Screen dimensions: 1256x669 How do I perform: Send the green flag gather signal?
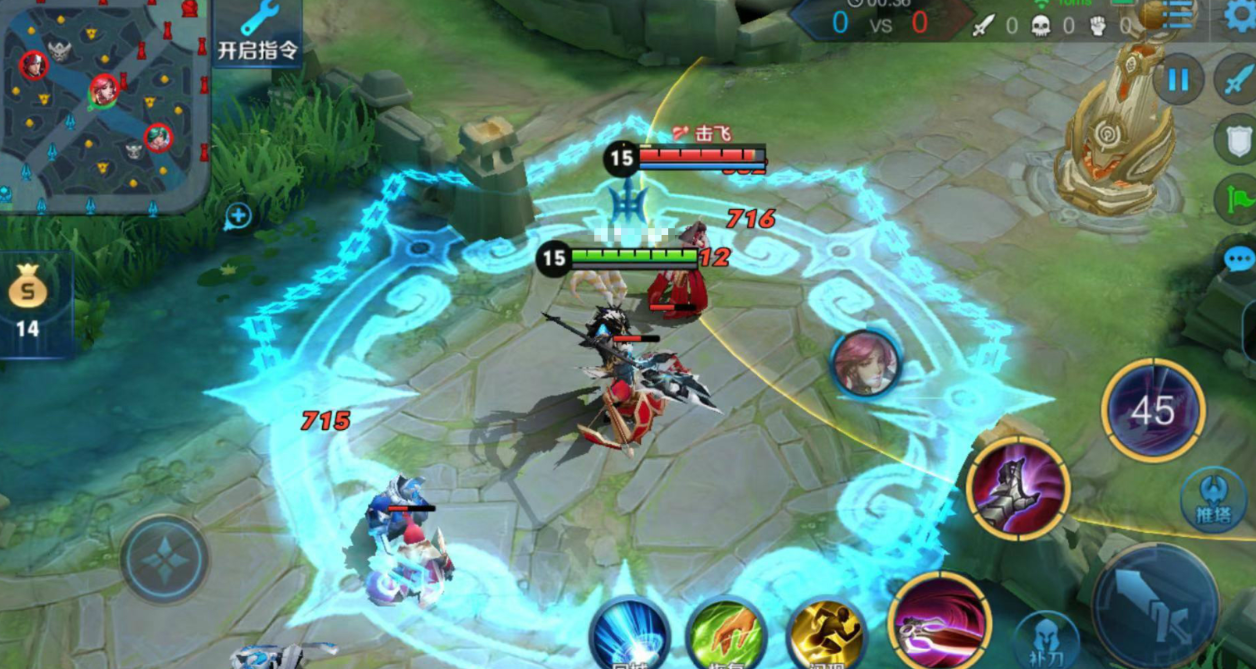[x=1238, y=199]
